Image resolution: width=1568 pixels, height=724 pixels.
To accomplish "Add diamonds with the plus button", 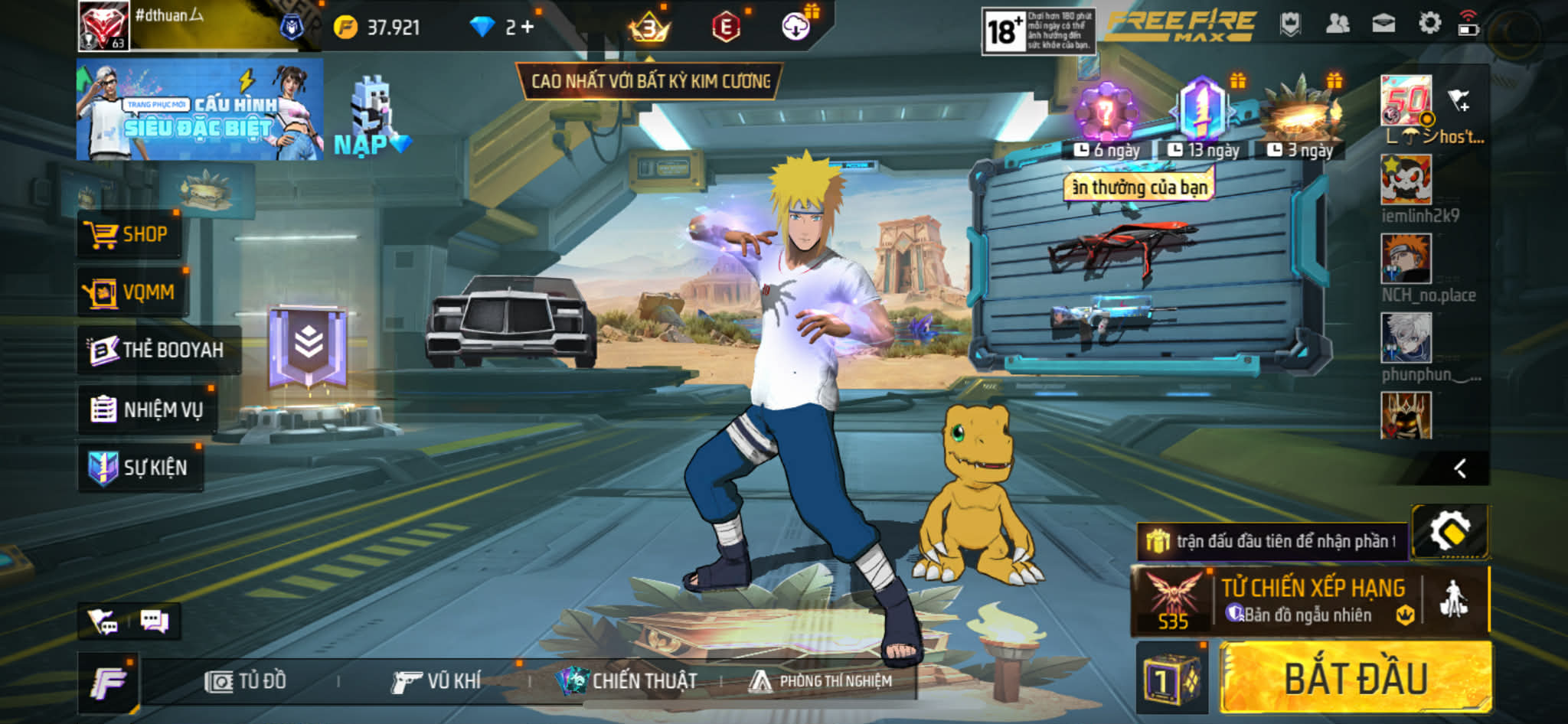I will tap(527, 28).
